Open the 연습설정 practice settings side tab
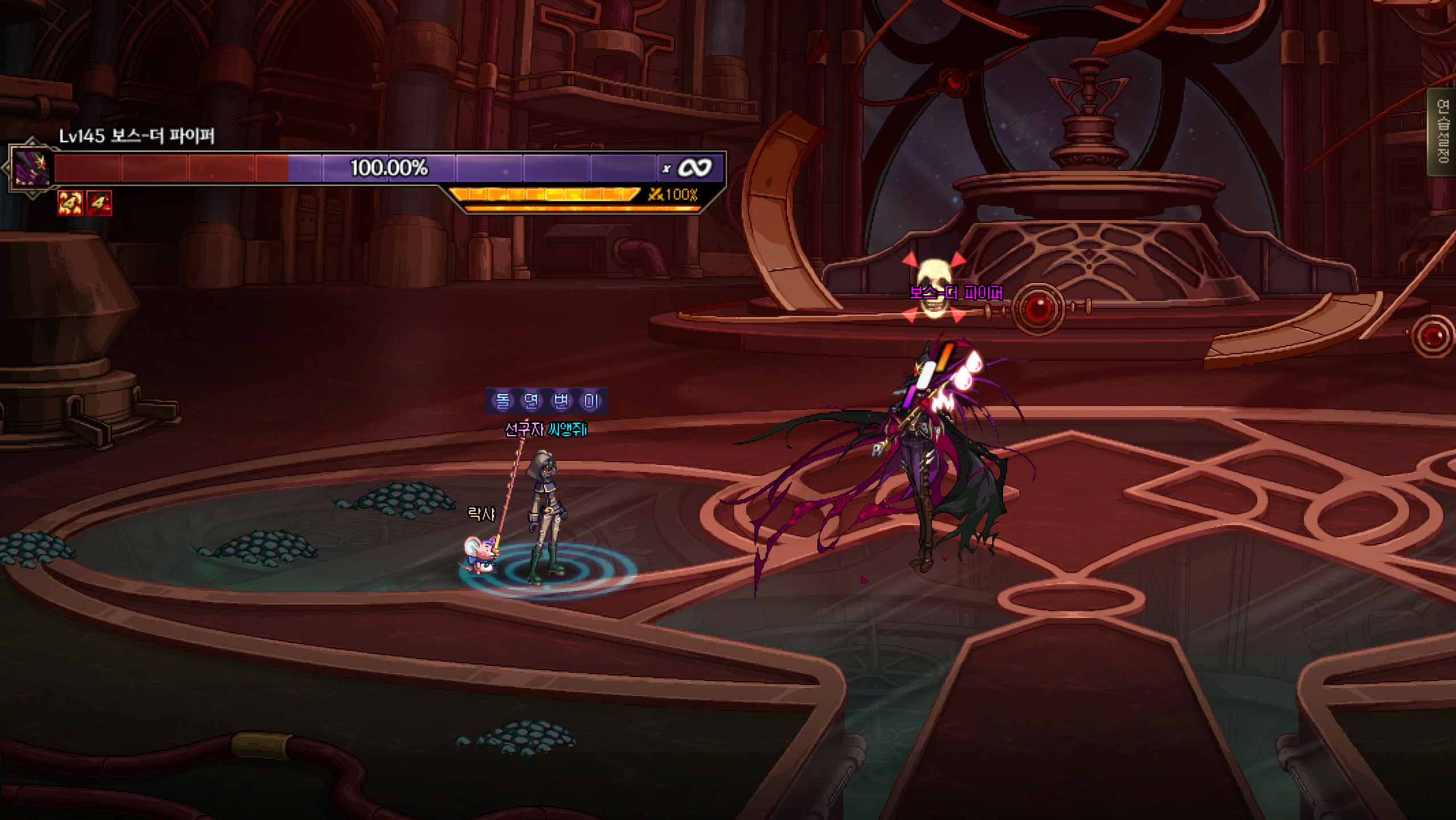This screenshot has width=1456, height=820. pyautogui.click(x=1443, y=132)
